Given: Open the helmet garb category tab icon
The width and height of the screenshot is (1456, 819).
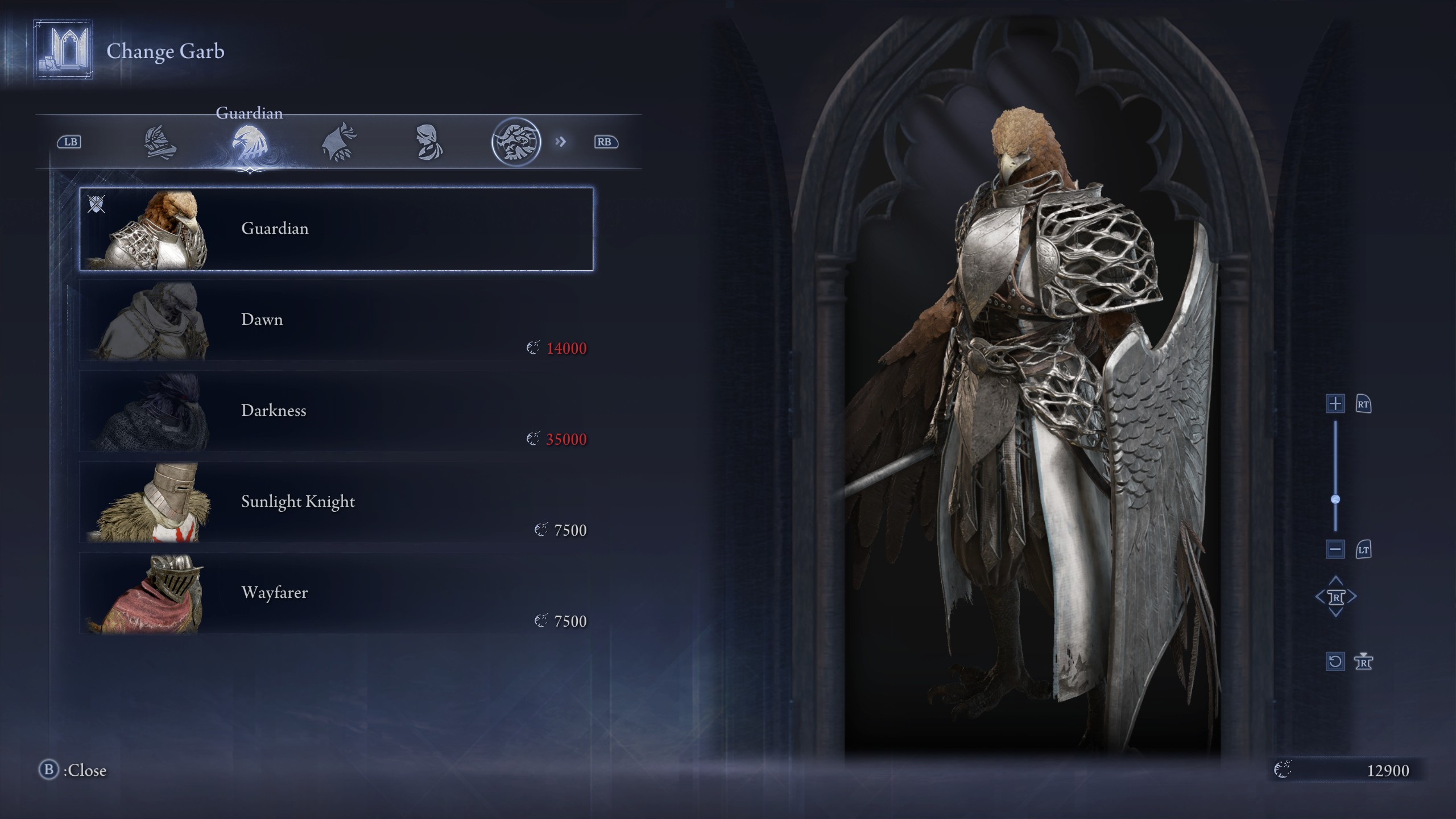Looking at the screenshot, I should (161, 142).
